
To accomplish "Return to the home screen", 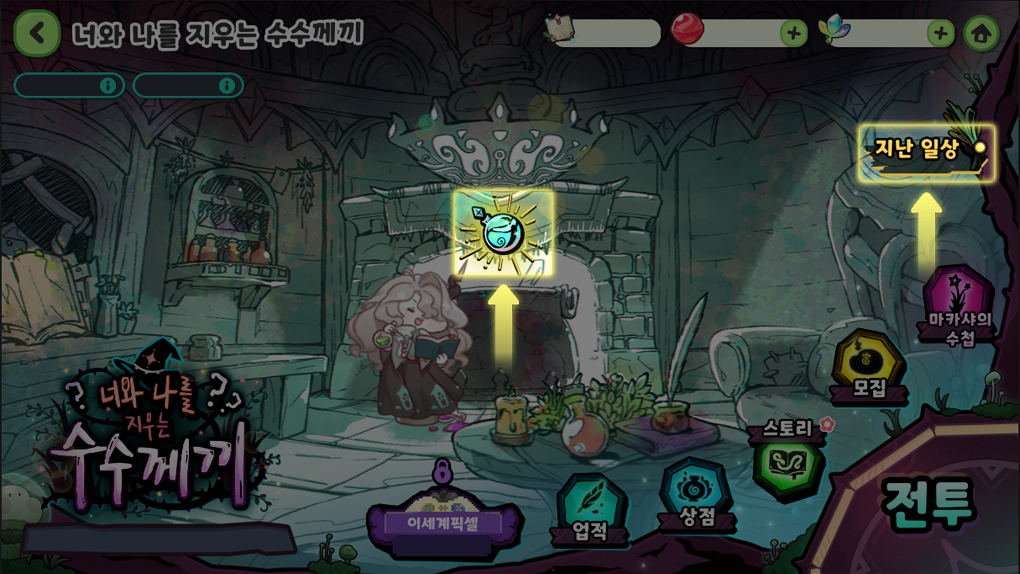I will click(x=981, y=33).
